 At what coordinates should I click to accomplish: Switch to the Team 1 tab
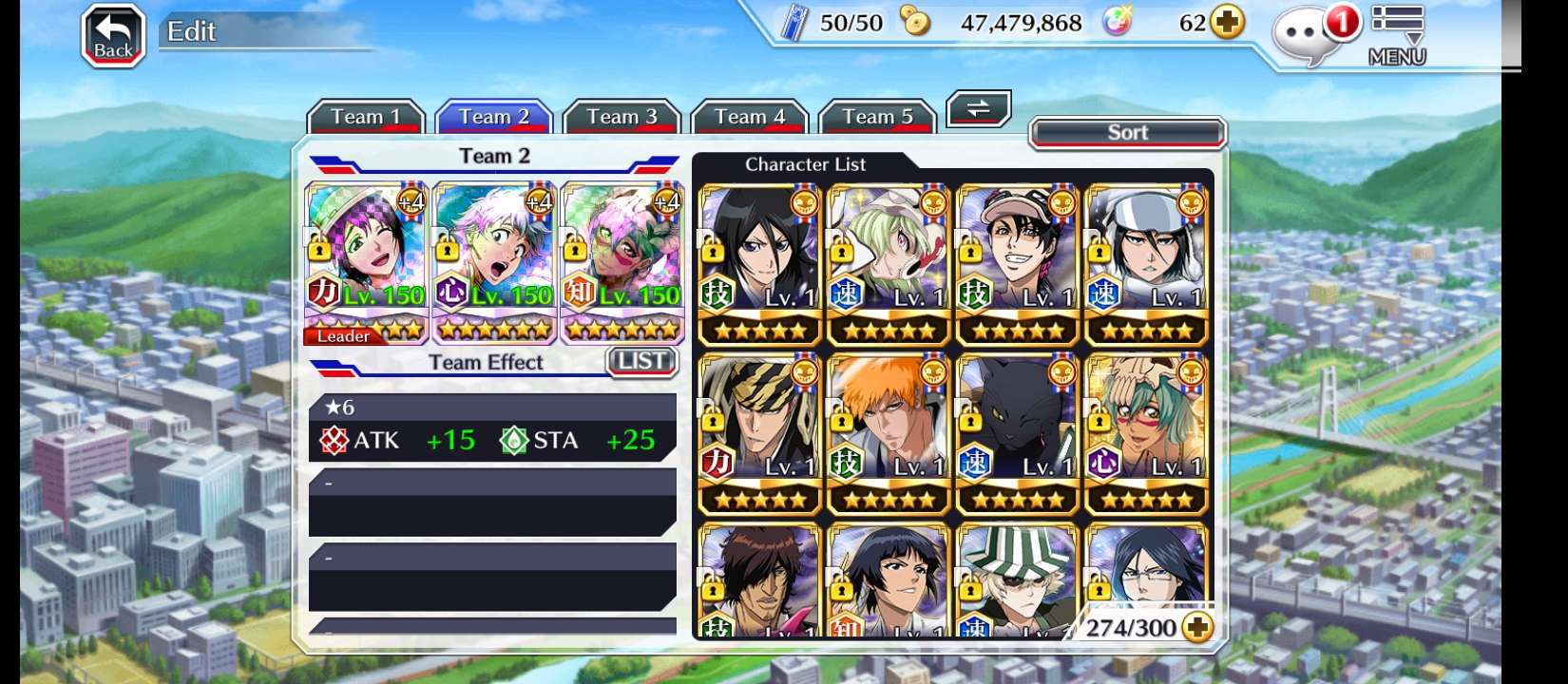click(365, 118)
